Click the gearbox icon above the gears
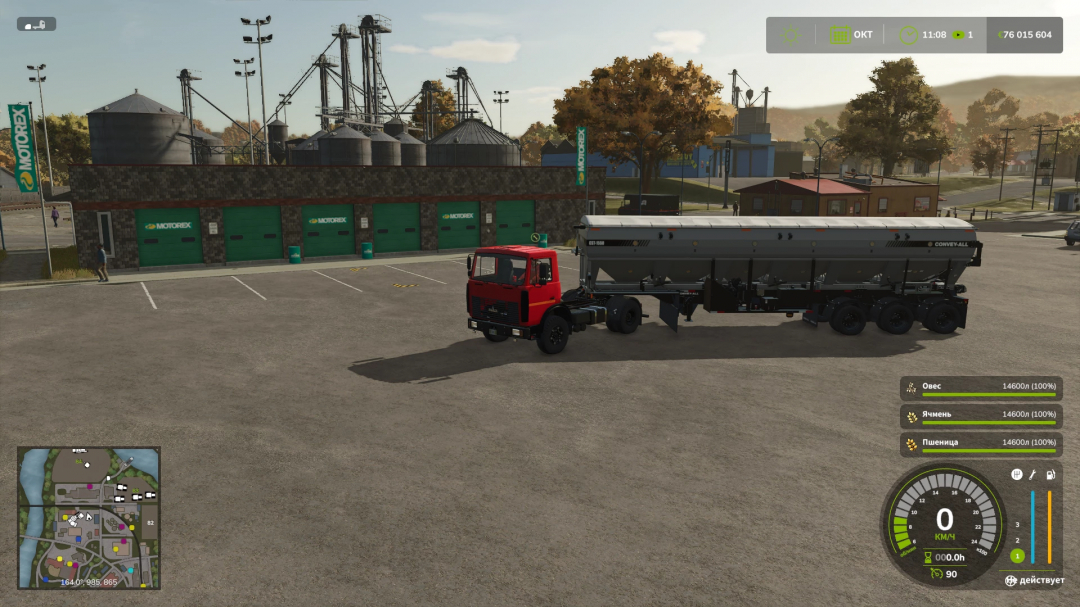This screenshot has width=1080, height=607. pos(1017,474)
